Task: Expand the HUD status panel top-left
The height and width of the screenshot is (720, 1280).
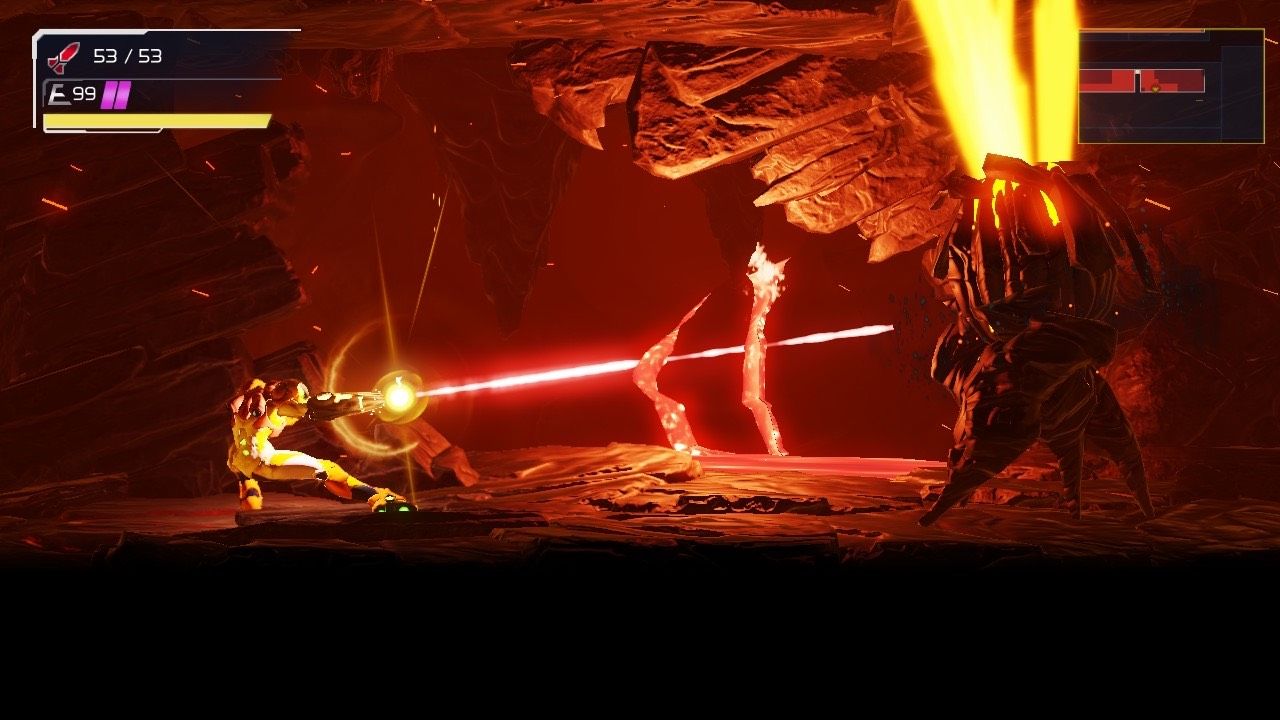Action: (x=150, y=80)
